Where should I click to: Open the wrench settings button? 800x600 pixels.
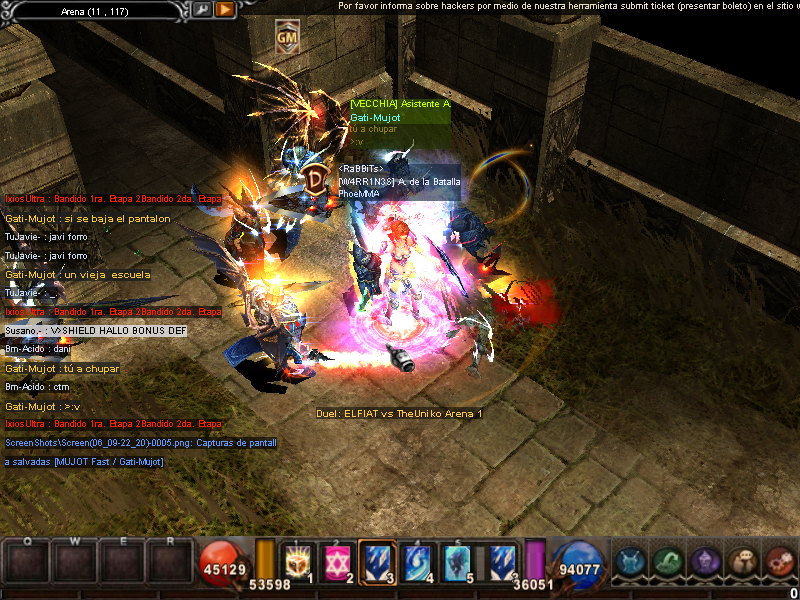click(x=203, y=9)
